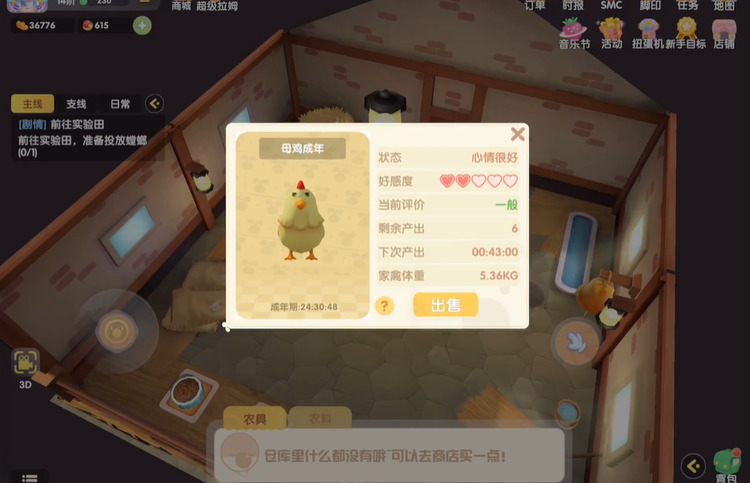
Task: Open the yellow question mark help
Action: point(384,306)
